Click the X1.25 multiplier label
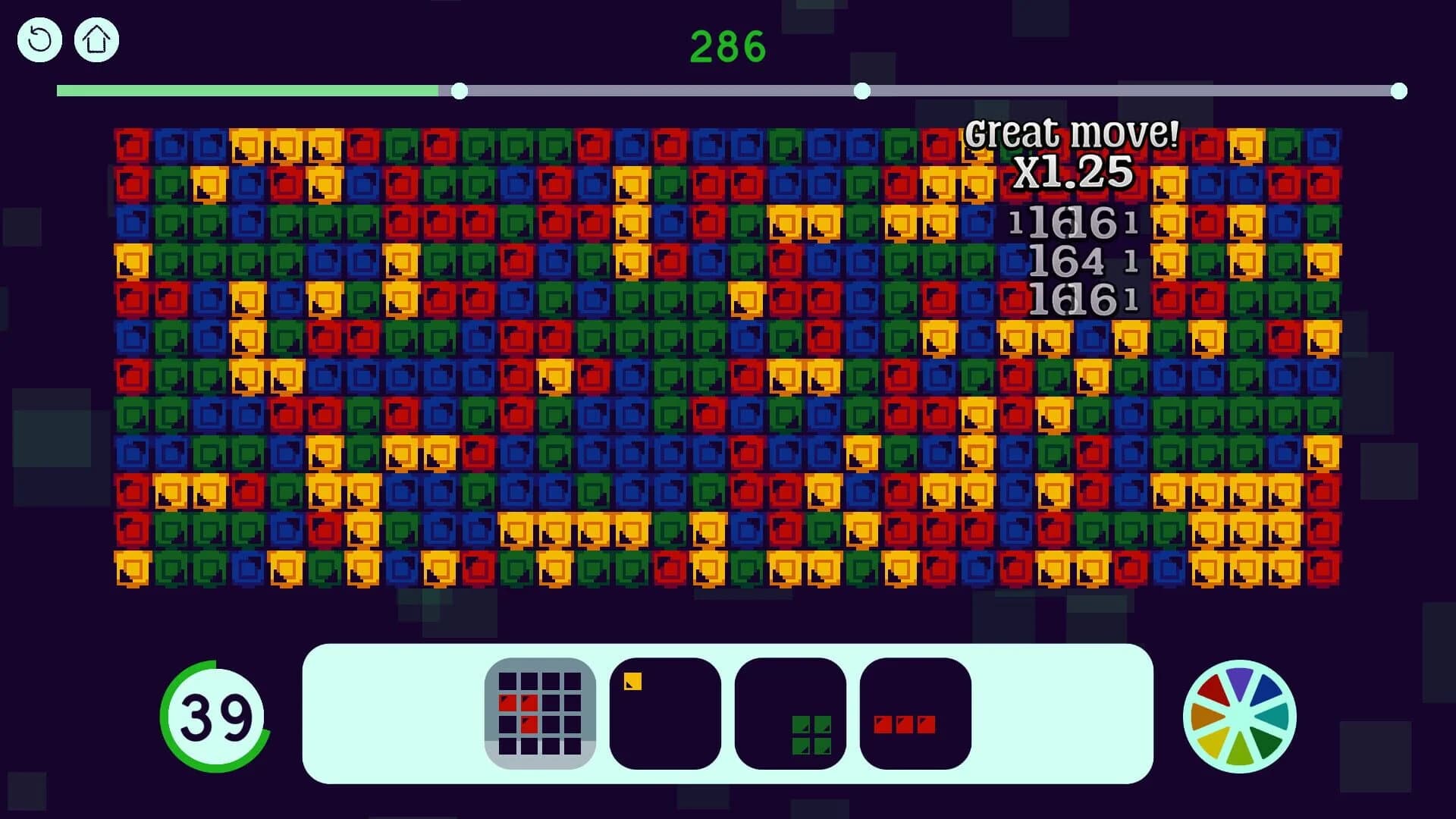This screenshot has width=1456, height=819. 1072,173
